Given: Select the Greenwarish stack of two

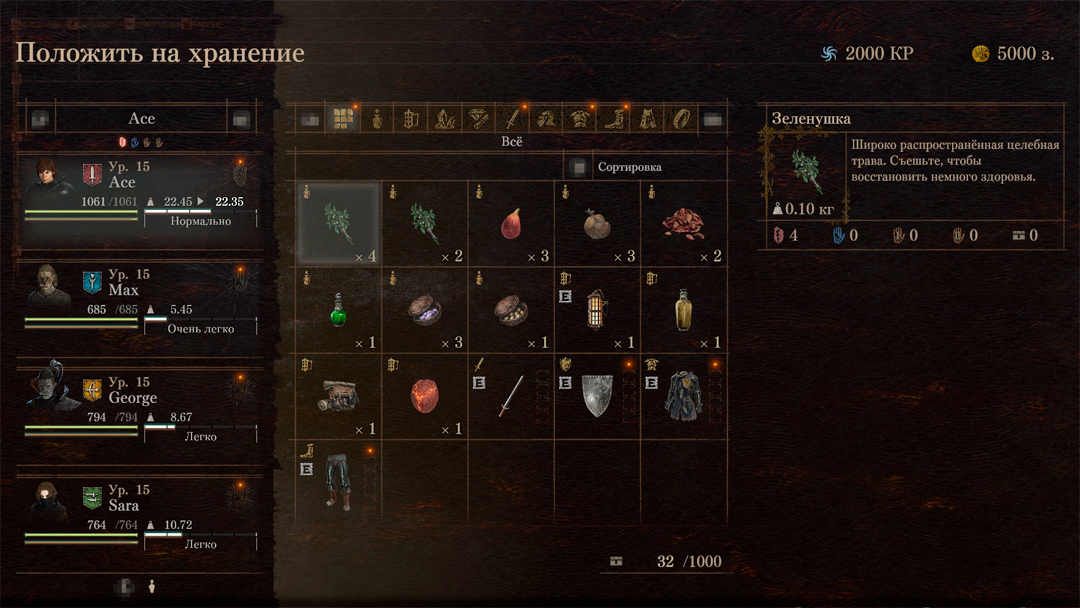Looking at the screenshot, I should click(x=424, y=224).
